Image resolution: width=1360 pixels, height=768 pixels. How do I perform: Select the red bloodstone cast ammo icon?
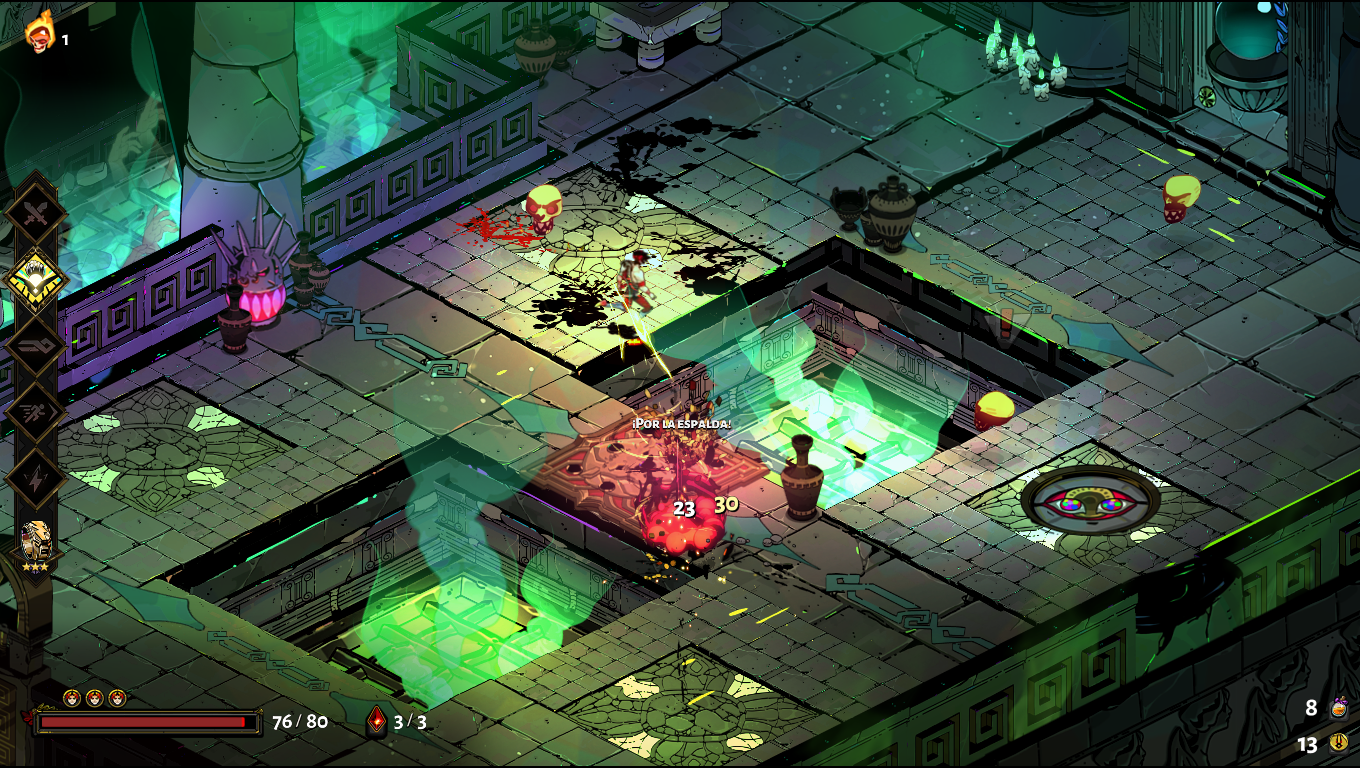click(x=376, y=720)
